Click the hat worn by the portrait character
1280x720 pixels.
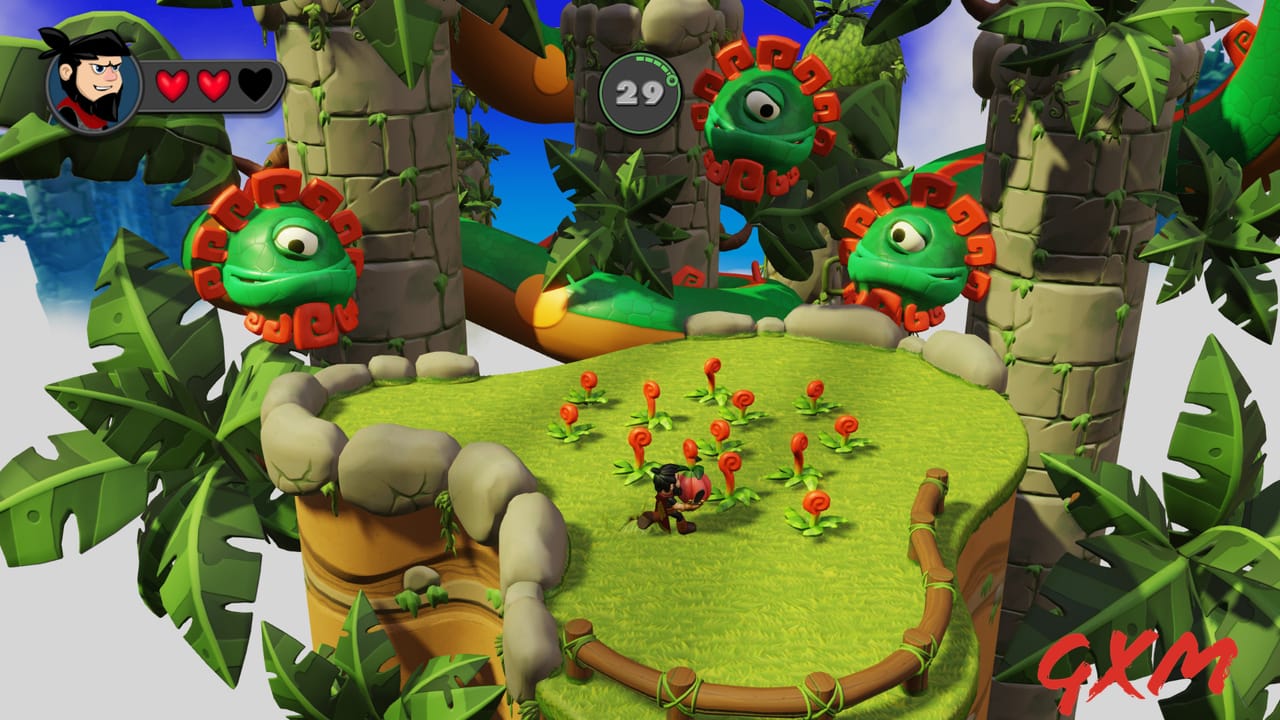coord(95,45)
